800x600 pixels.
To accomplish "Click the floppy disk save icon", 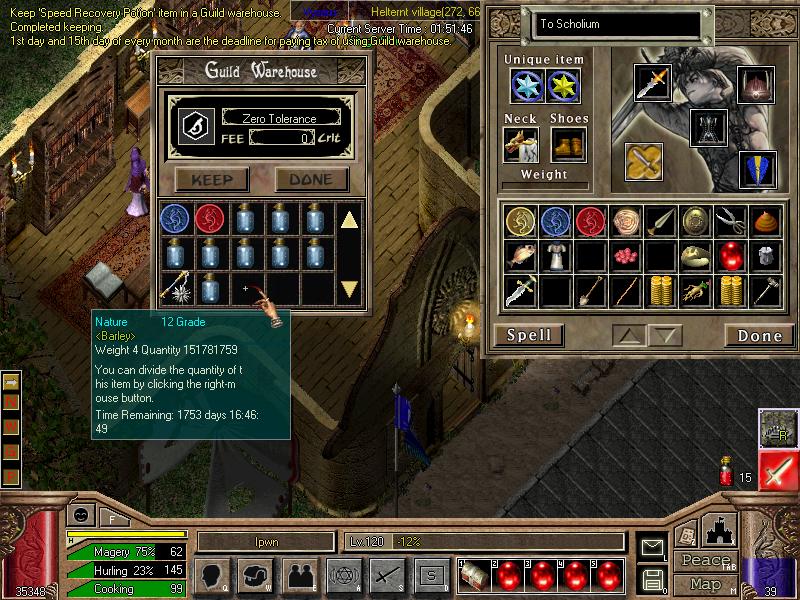I will pyautogui.click(x=653, y=578).
